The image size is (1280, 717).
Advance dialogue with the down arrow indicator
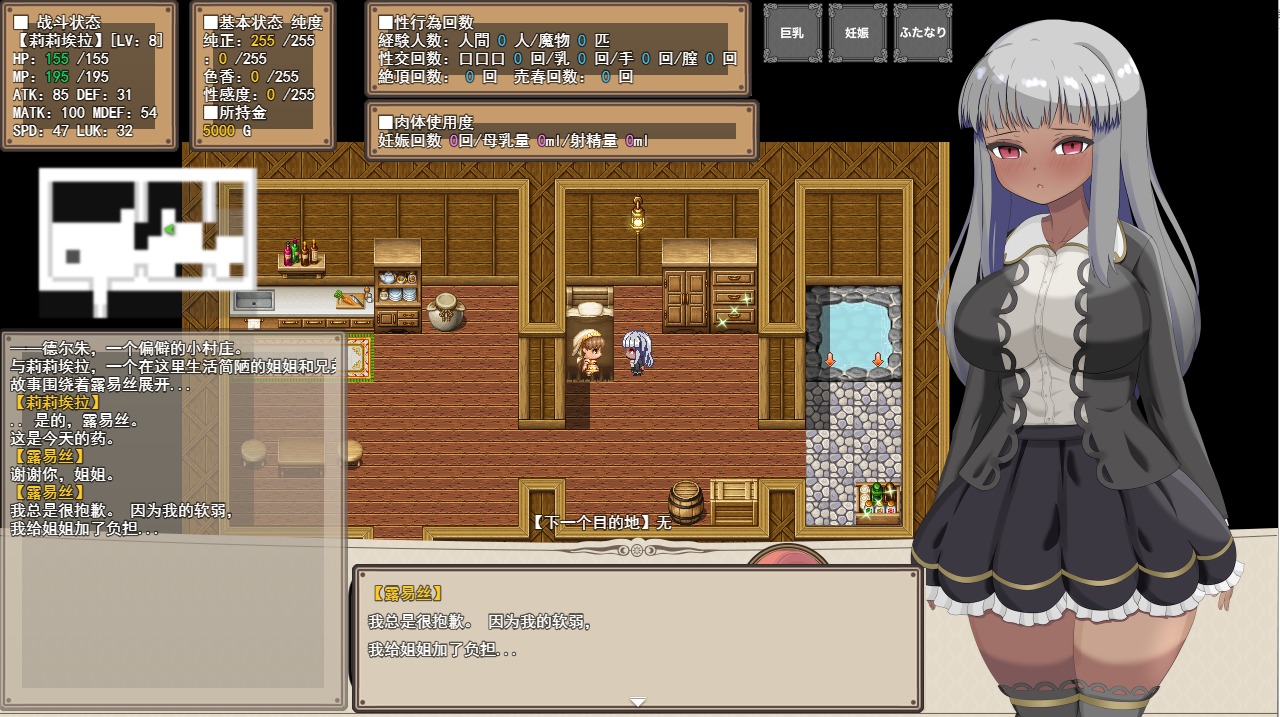click(x=638, y=702)
